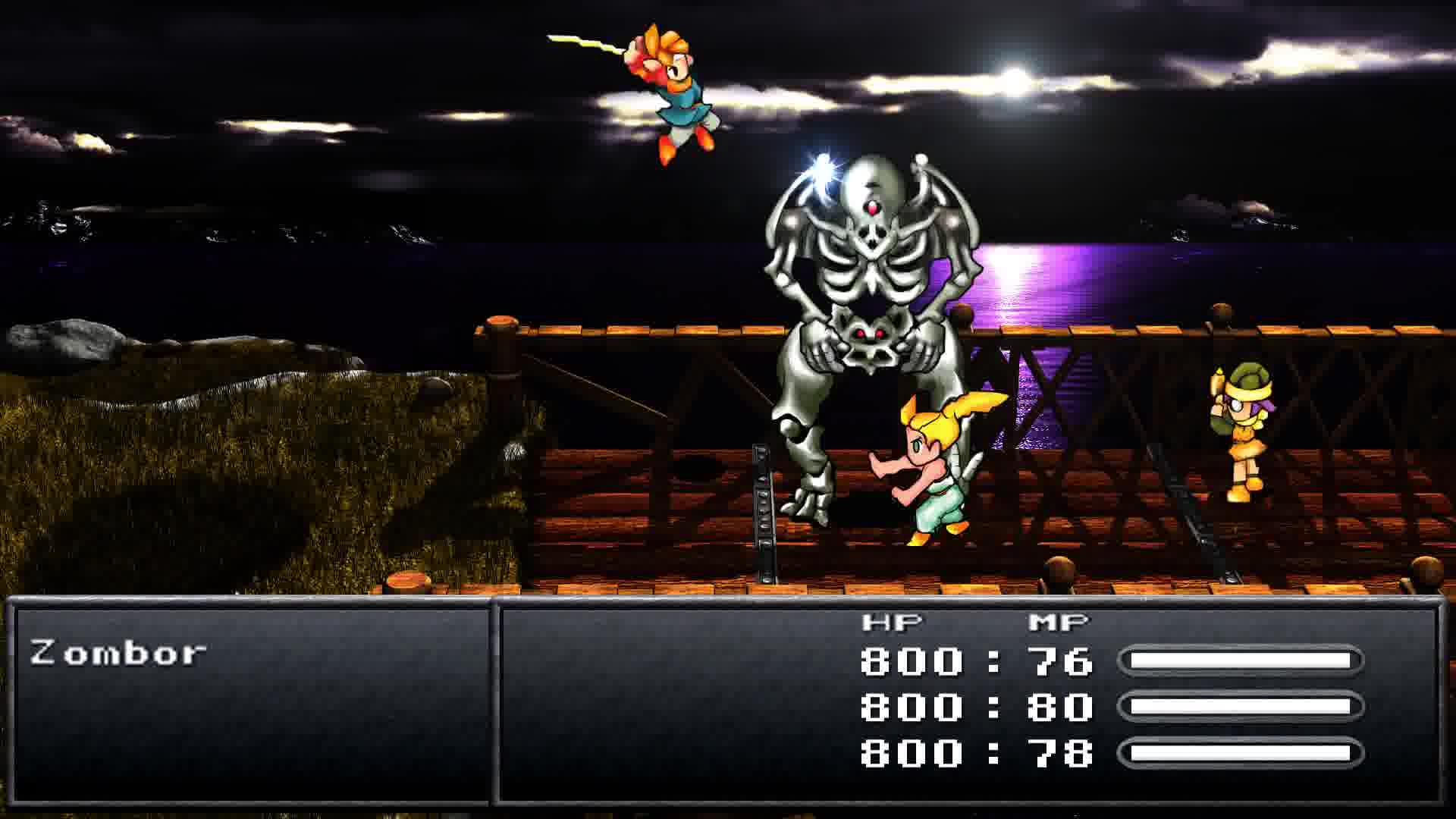
Task: Select Zombor in the enemy list
Action: (118, 653)
